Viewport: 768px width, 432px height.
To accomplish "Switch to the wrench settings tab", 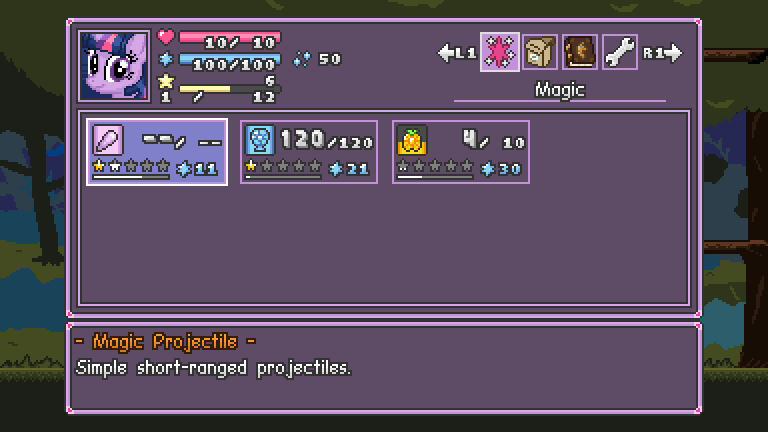I will pyautogui.click(x=619, y=52).
